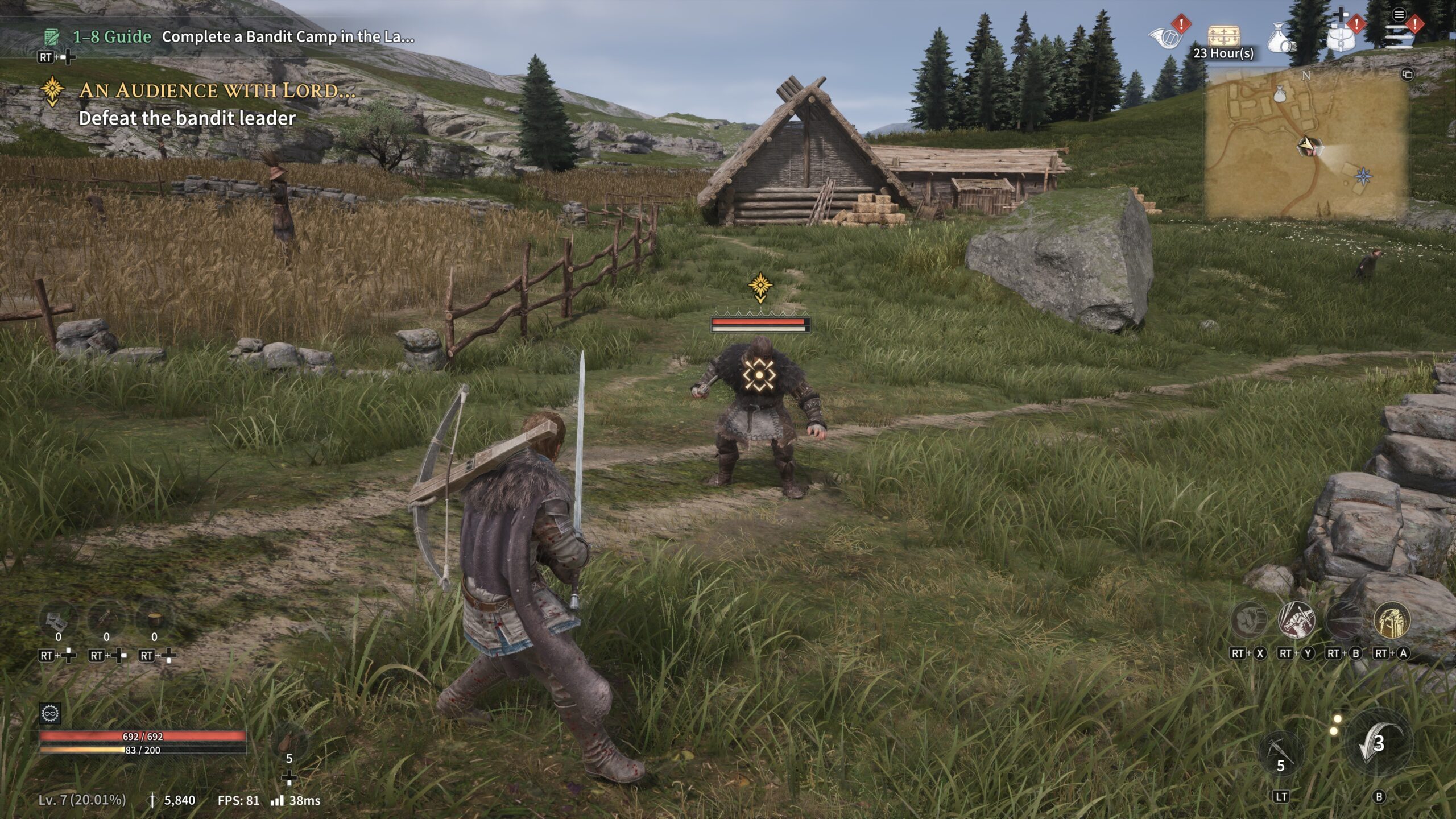Open the treasure chest reward timer
Image resolution: width=1456 pixels, height=819 pixels.
coord(1223,38)
